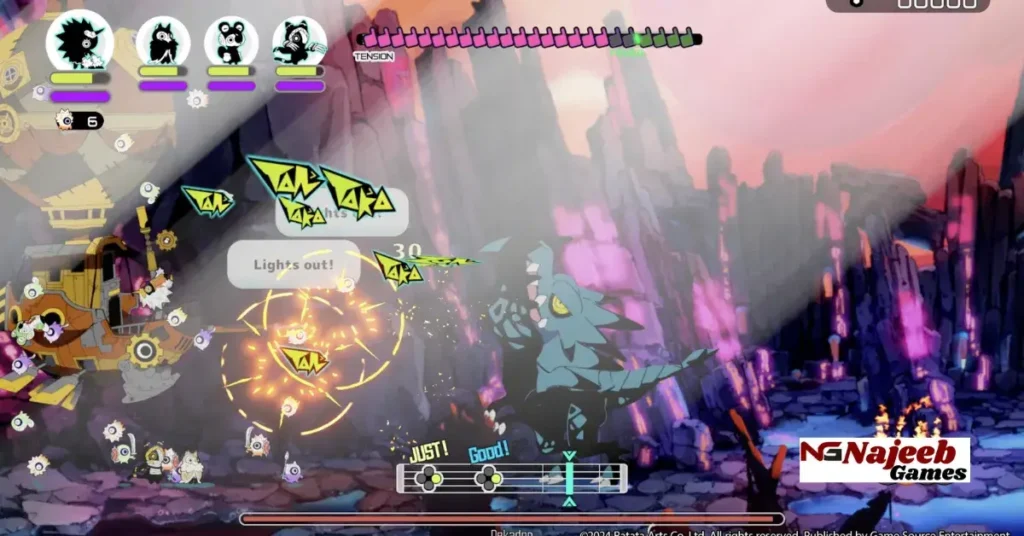Select the spiky hedgehog character portrait
Image resolution: width=1024 pixels, height=536 pixels.
[79, 42]
